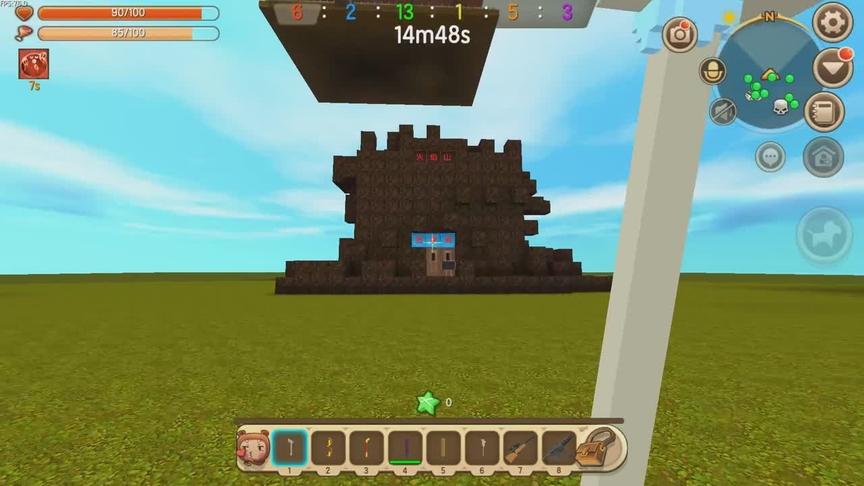This screenshot has width=864, height=486.
Task: Expand the dropdown arrow button
Action: (x=832, y=68)
